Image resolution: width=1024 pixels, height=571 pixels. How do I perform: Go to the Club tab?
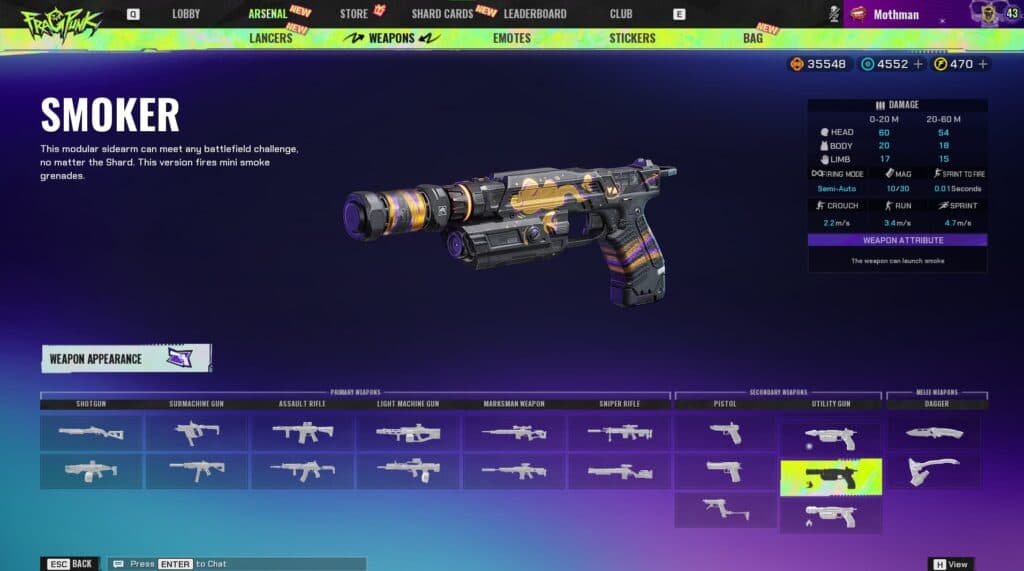pyautogui.click(x=621, y=14)
